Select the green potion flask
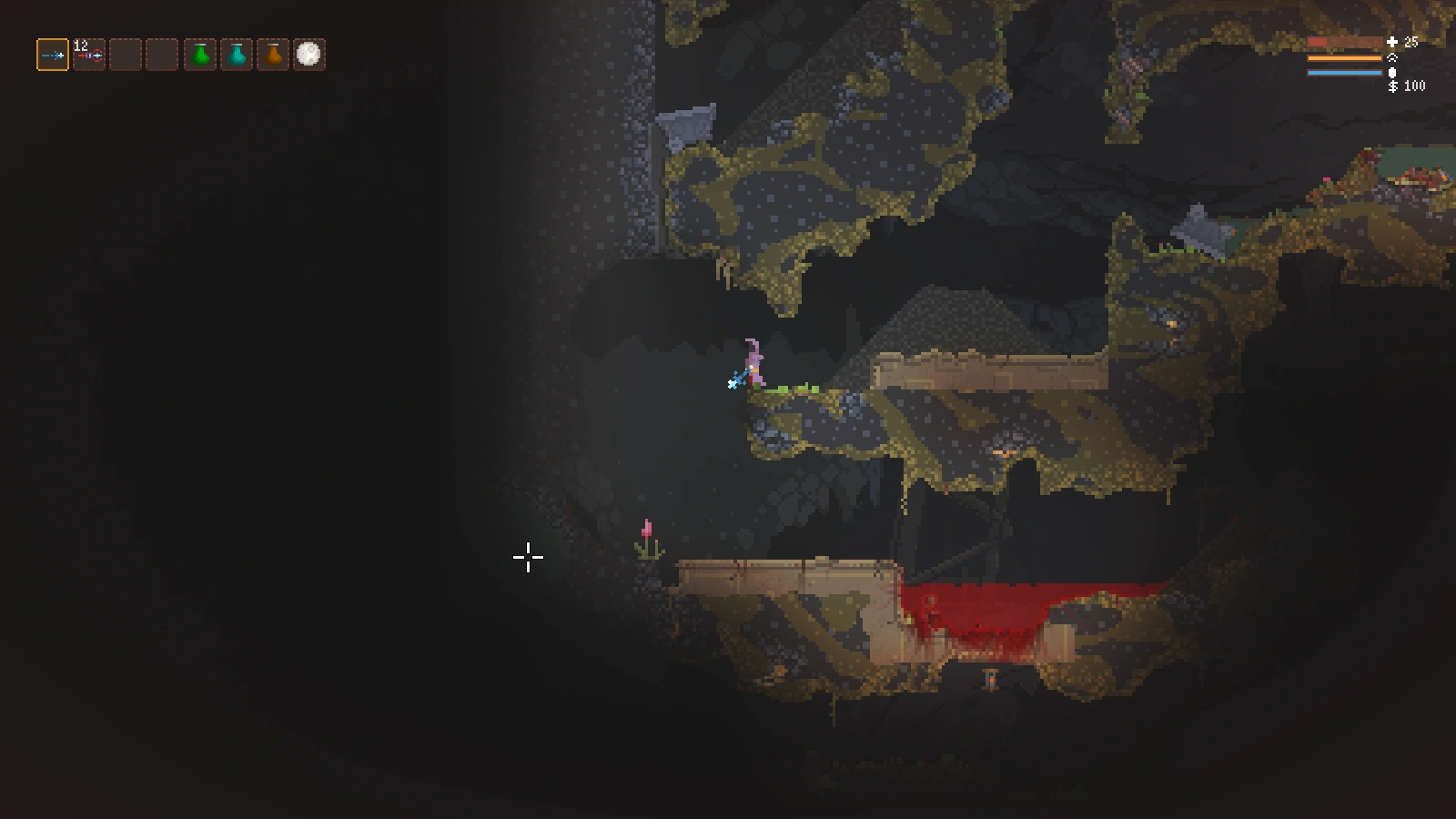 (200, 55)
